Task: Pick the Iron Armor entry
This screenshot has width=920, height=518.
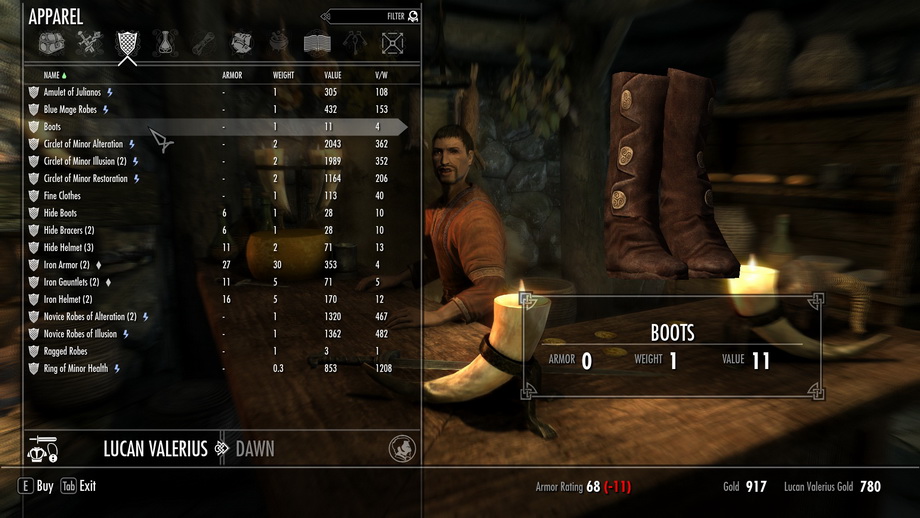Action: 66,265
